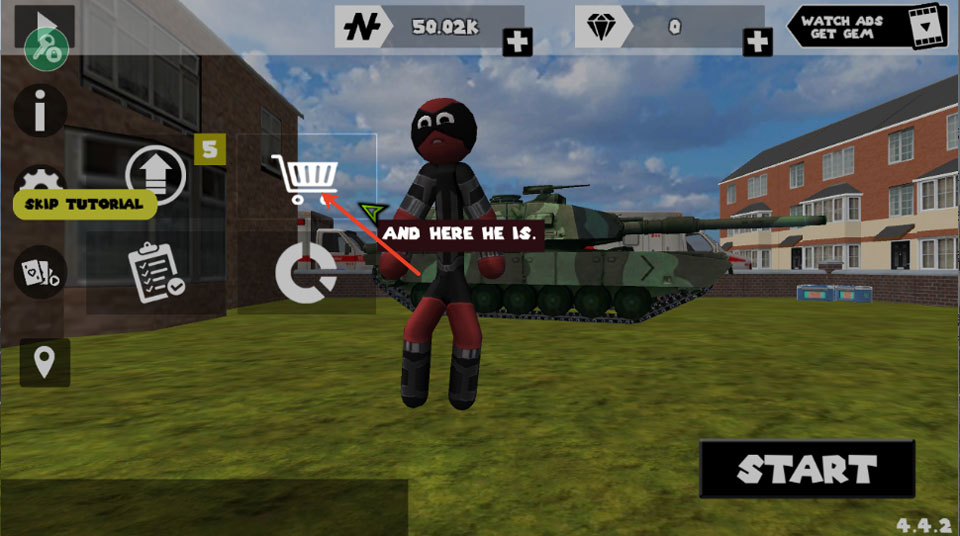Buy gems using the diamond plus button
The width and height of the screenshot is (960, 536).
[758, 42]
